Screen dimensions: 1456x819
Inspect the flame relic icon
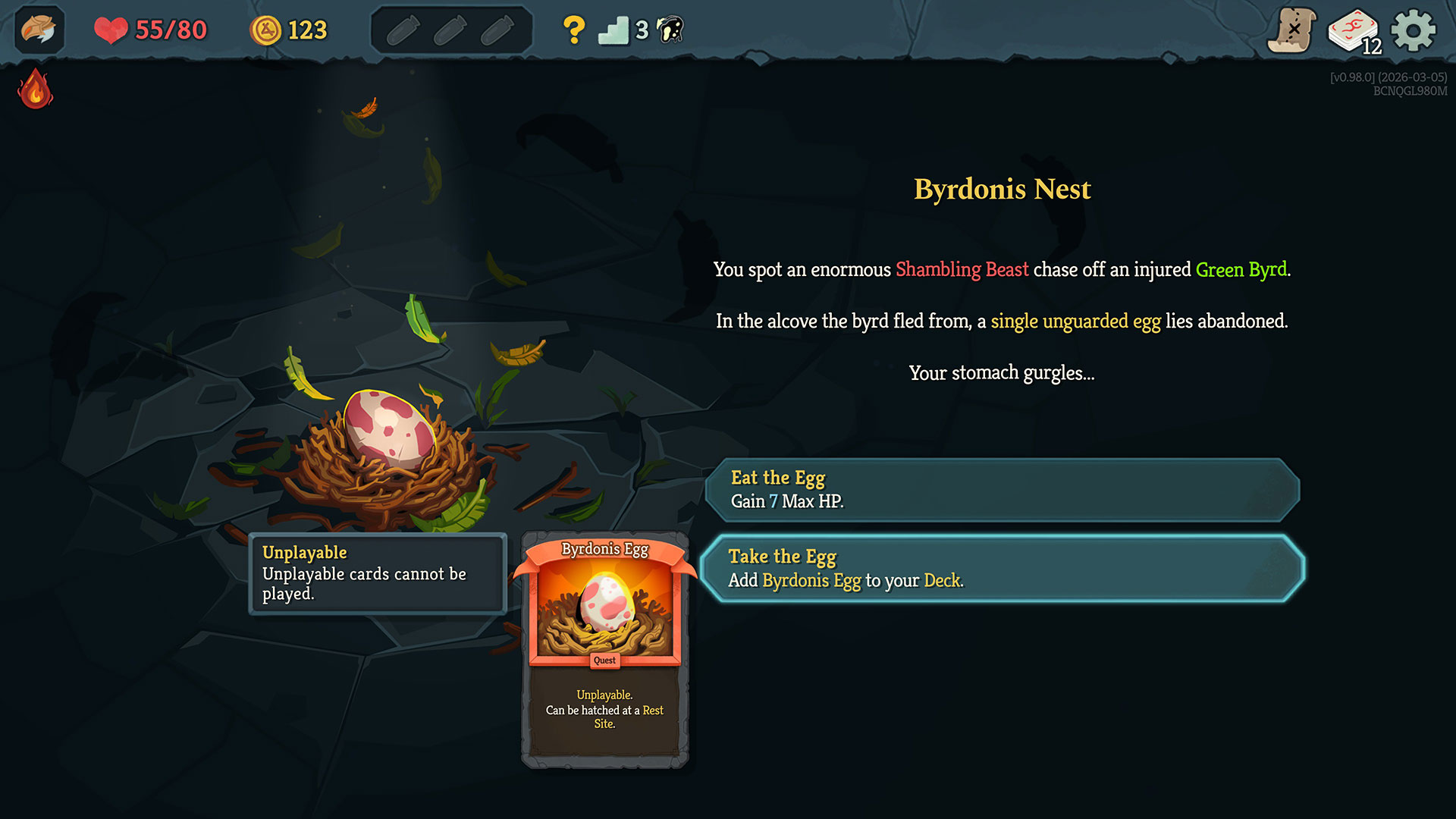tap(35, 89)
